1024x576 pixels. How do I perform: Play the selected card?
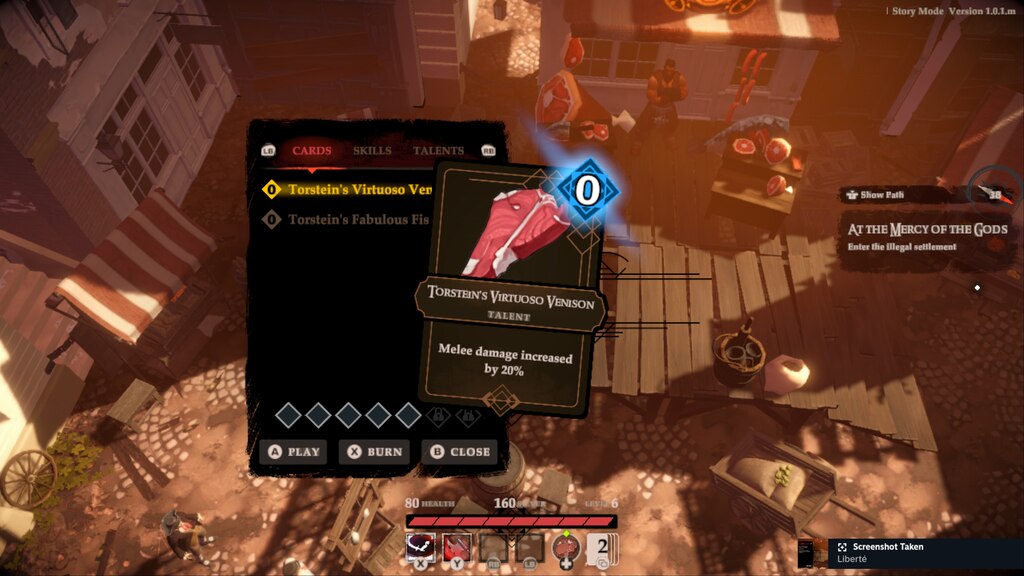[293, 452]
